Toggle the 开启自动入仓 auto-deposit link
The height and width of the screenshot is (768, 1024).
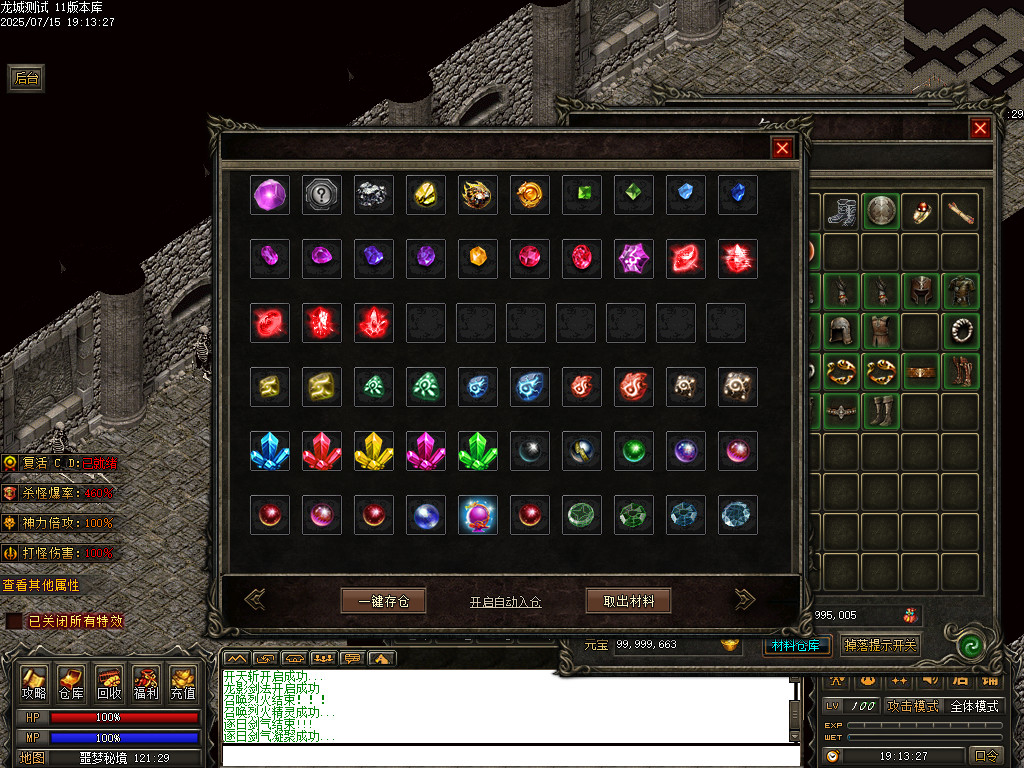click(505, 602)
